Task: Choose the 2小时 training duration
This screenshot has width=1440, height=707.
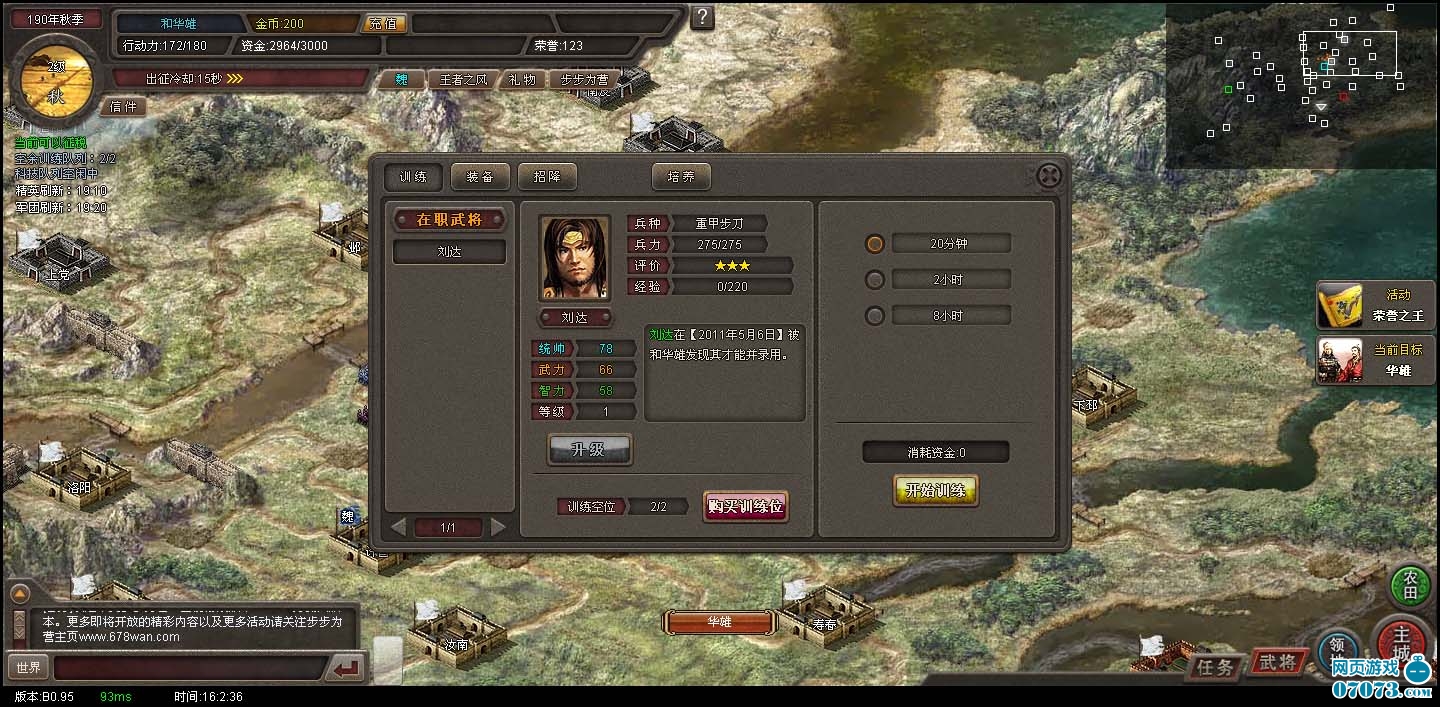Action: click(875, 280)
